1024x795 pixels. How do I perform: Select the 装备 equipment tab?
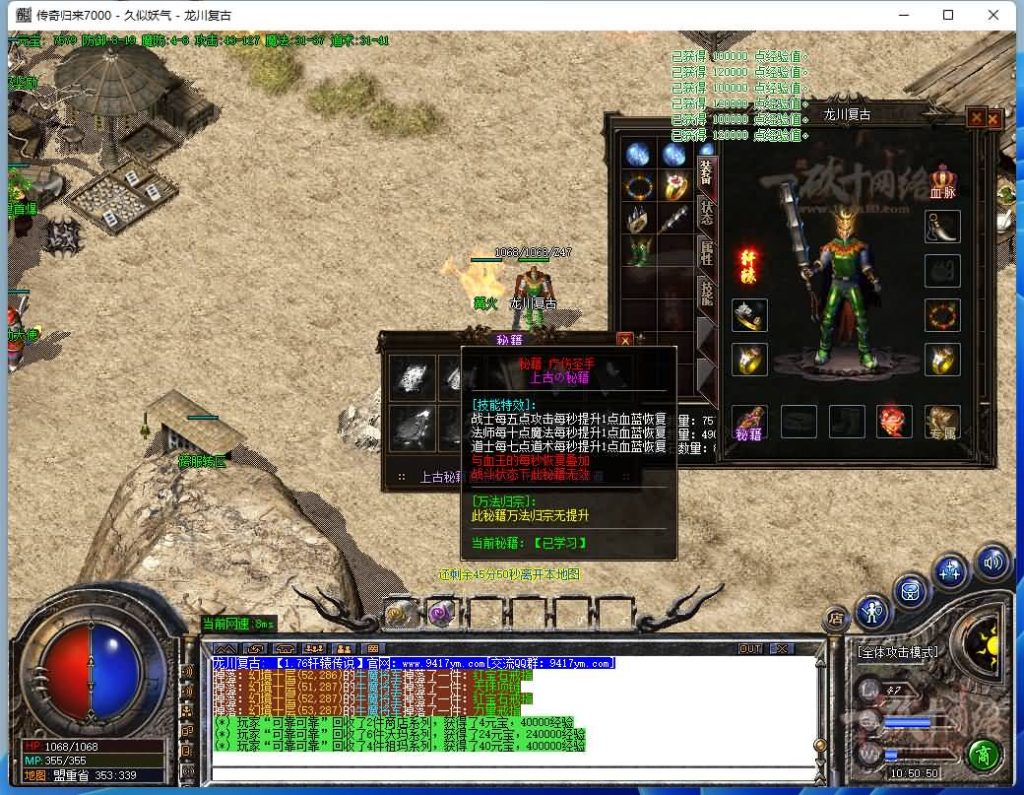click(x=706, y=171)
